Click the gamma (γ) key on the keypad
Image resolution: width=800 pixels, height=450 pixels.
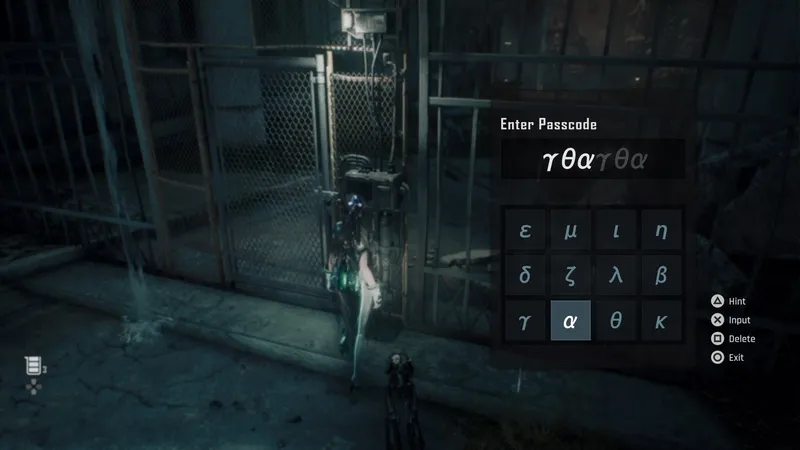525,321
